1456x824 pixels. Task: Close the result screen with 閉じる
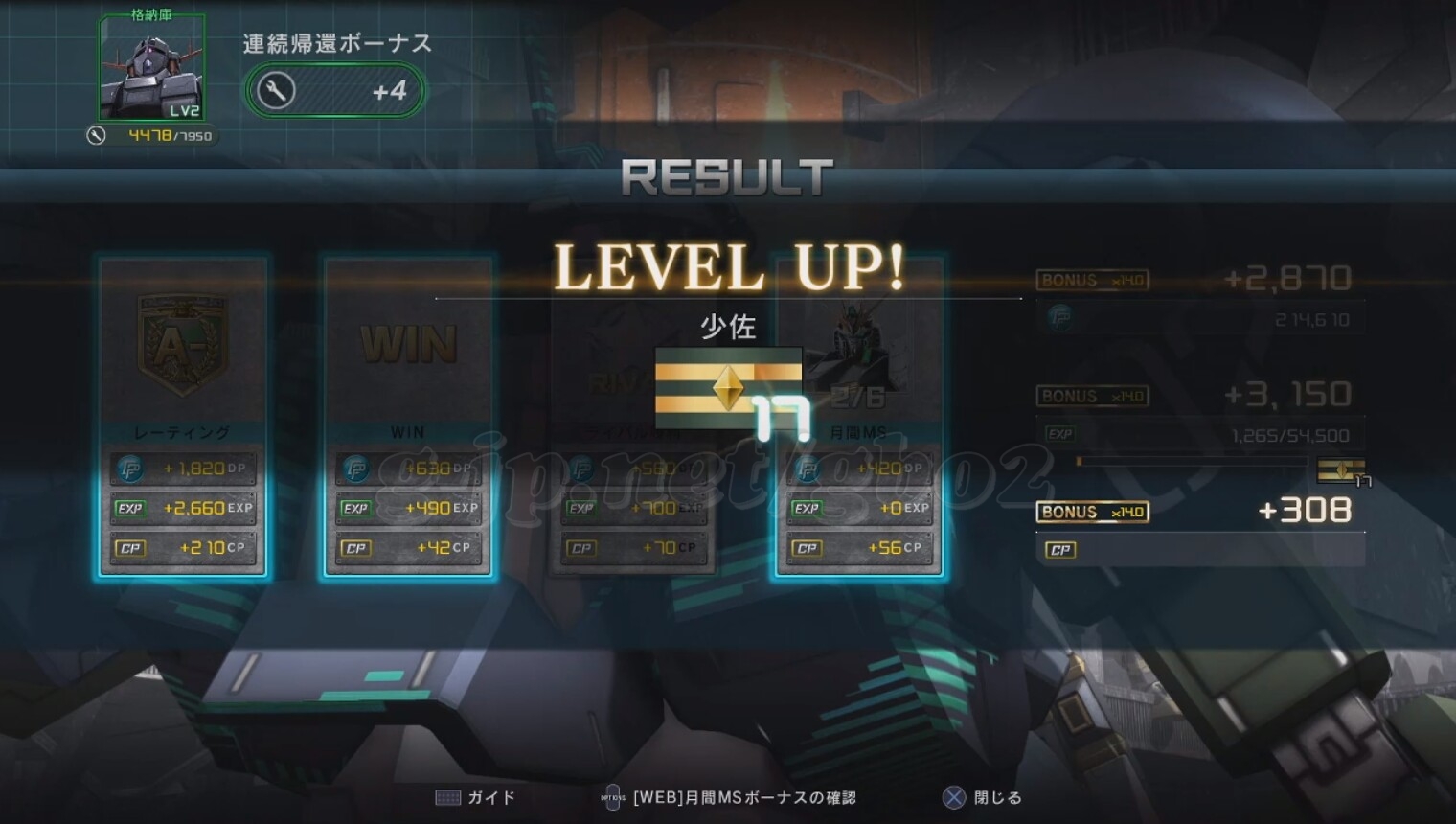point(983,797)
